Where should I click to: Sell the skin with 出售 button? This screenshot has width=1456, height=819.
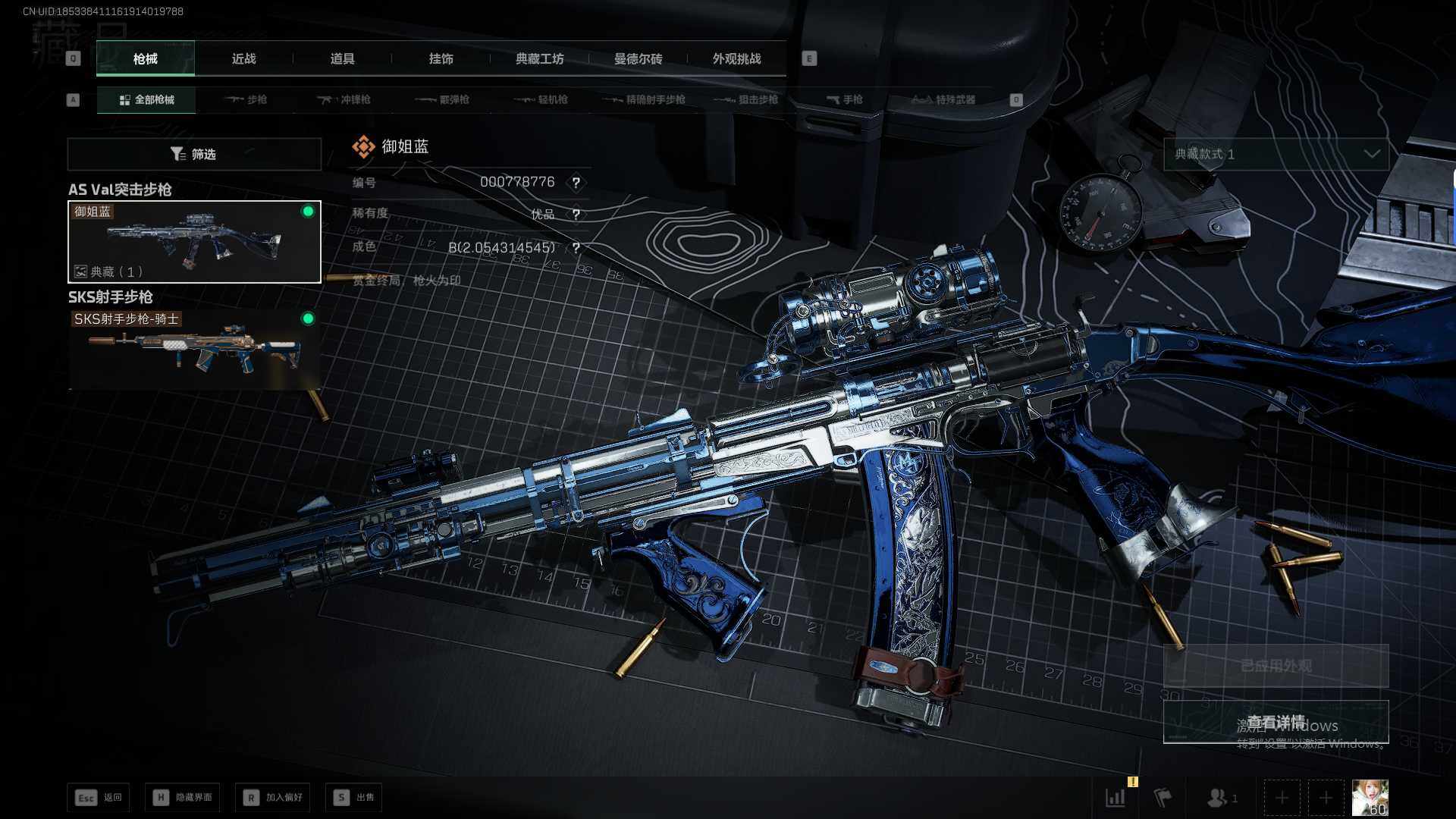(x=354, y=797)
